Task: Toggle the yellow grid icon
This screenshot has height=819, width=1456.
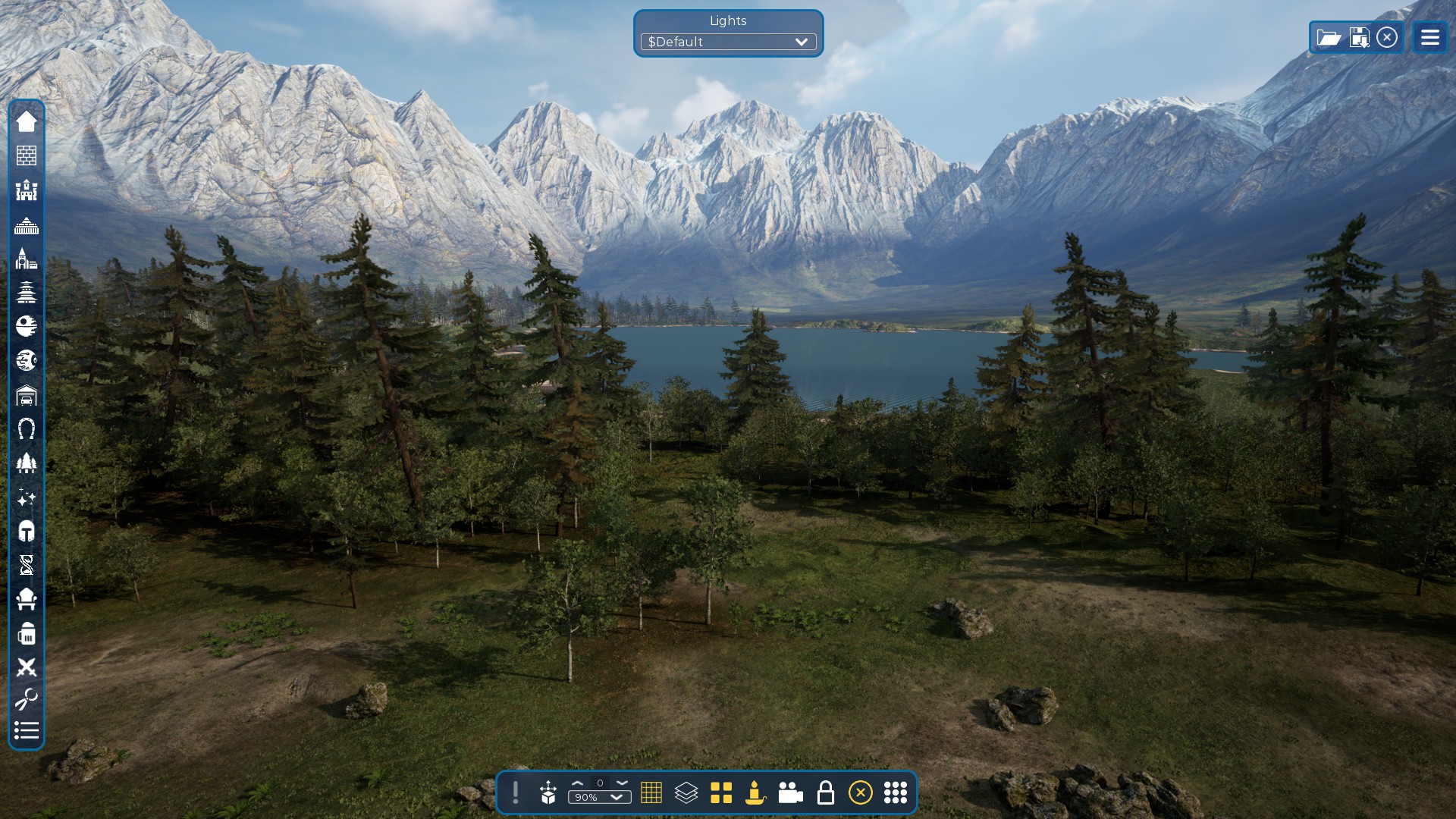Action: pyautogui.click(x=651, y=792)
